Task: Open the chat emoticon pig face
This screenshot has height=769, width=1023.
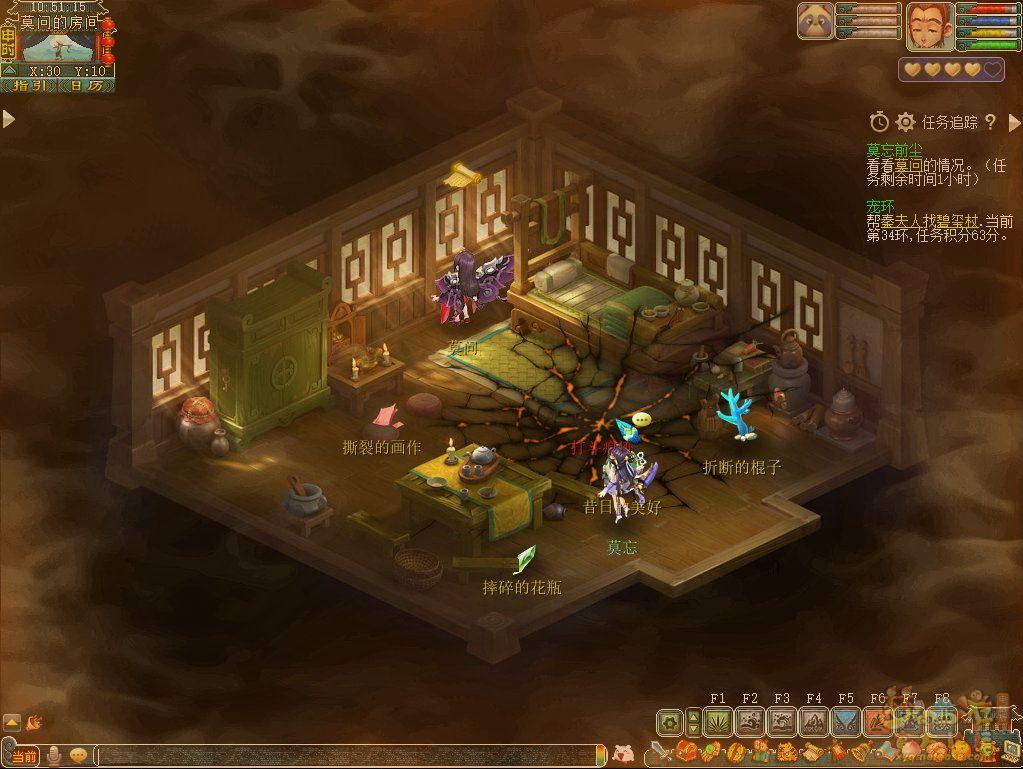Action: pyautogui.click(x=623, y=753)
